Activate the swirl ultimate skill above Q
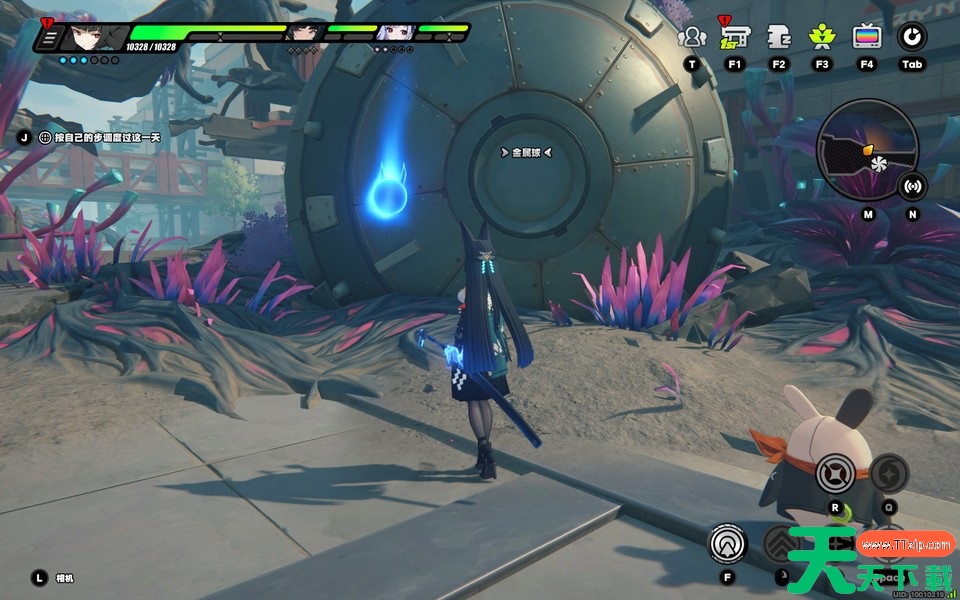The width and height of the screenshot is (960, 600). pyautogui.click(x=889, y=473)
